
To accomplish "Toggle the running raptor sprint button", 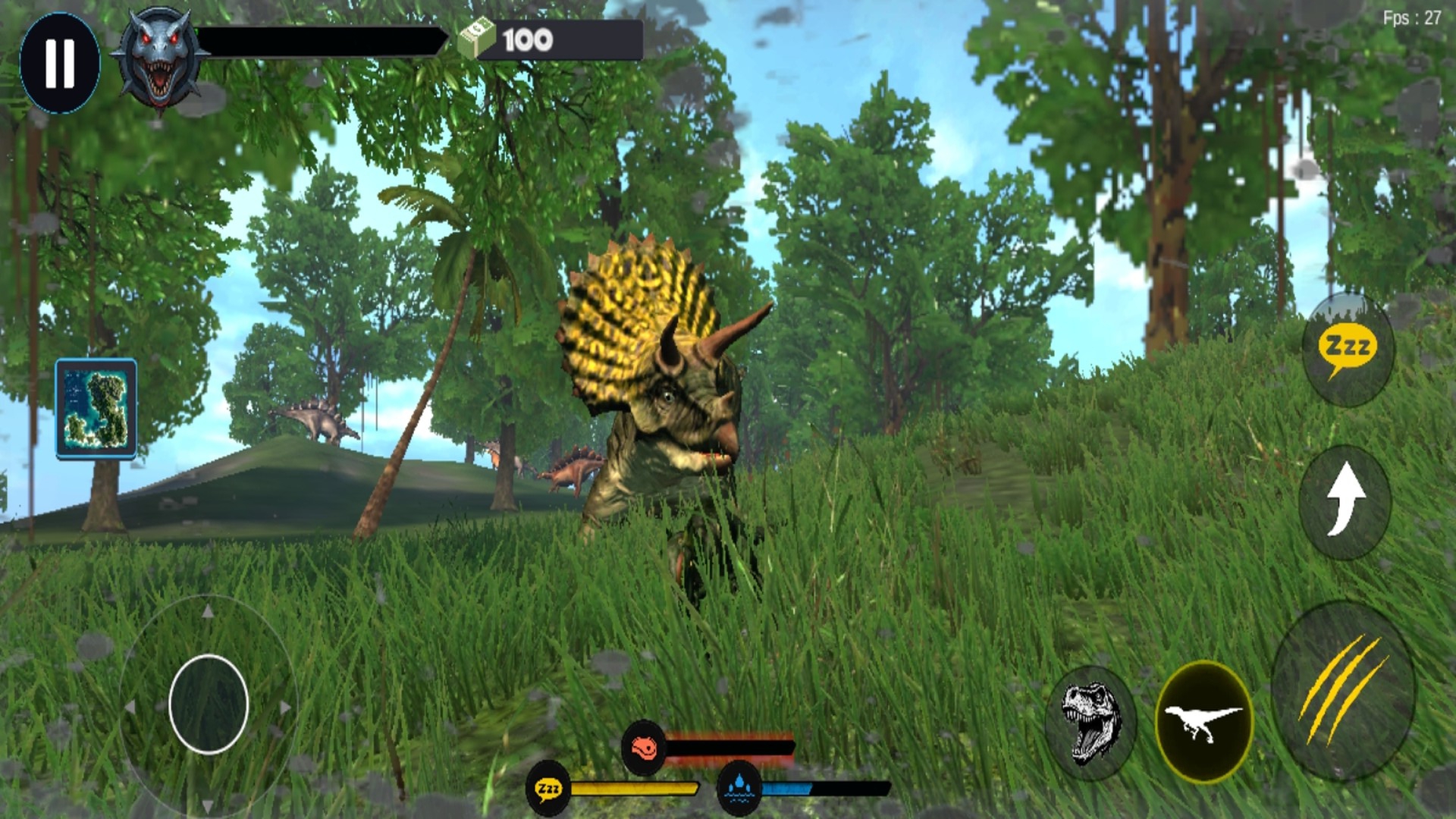I will 1203,720.
